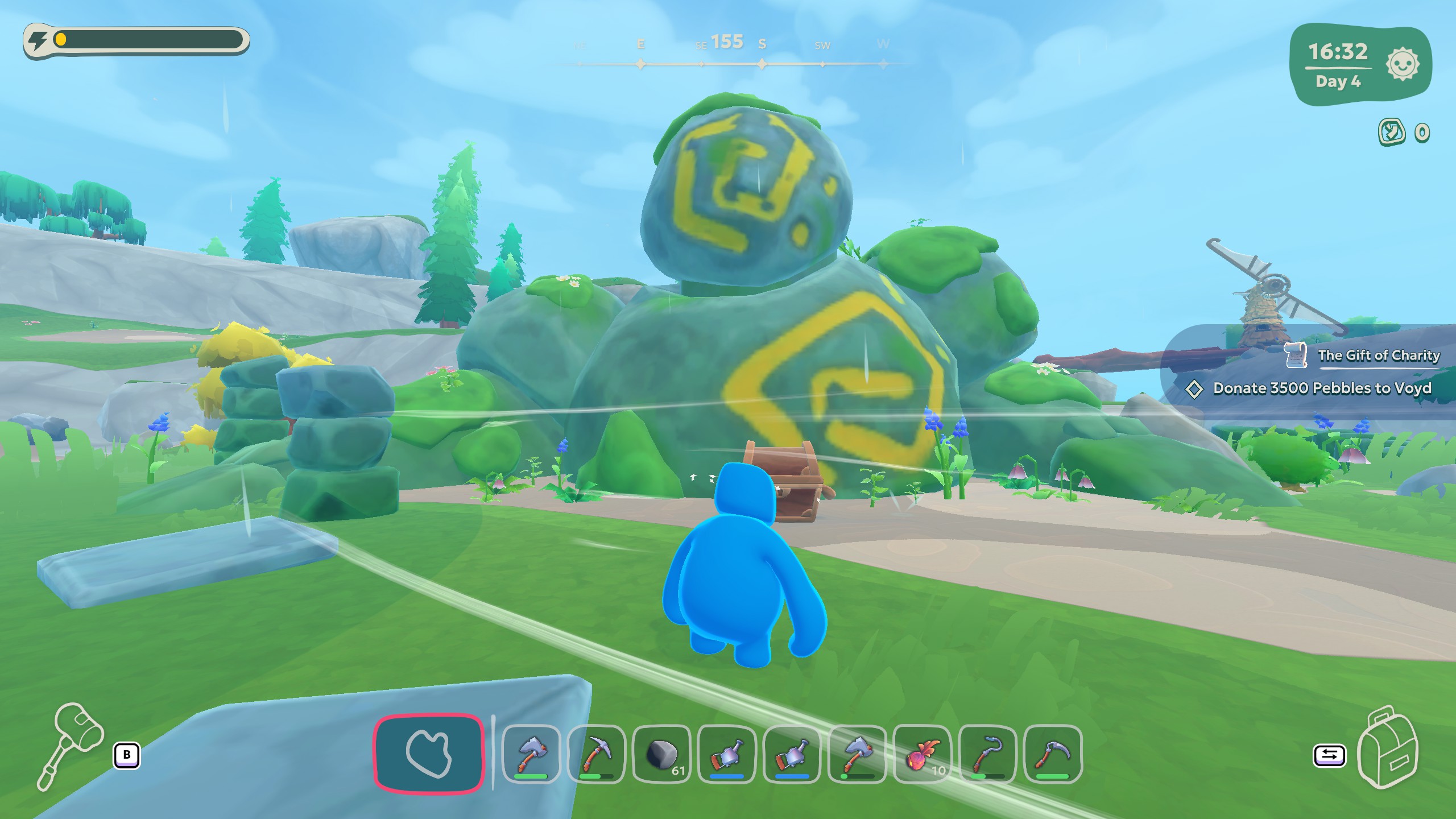
Task: Equip the hook-shaped sickle tool
Action: 987,754
